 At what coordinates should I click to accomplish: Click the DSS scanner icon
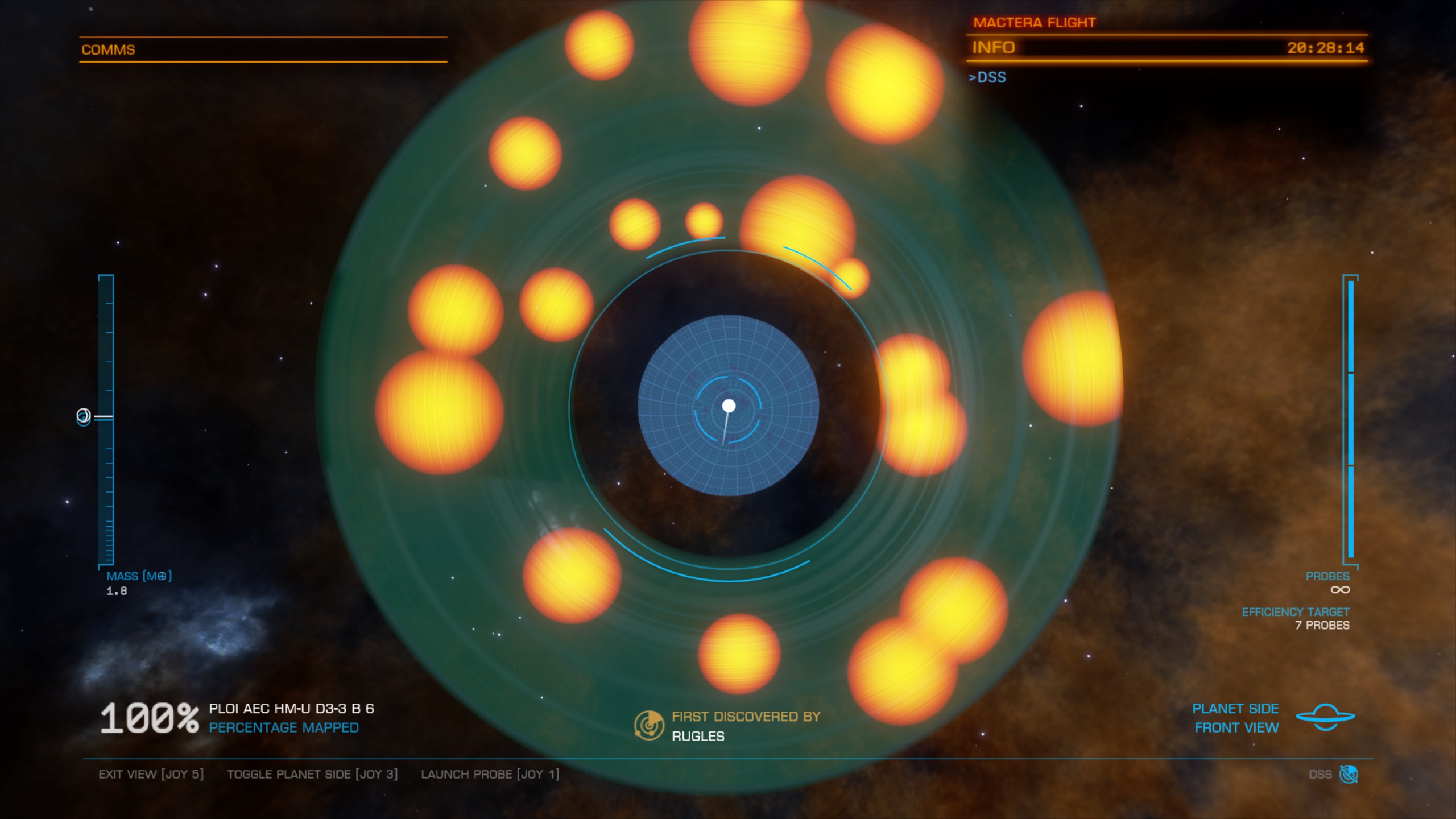coord(1349,774)
